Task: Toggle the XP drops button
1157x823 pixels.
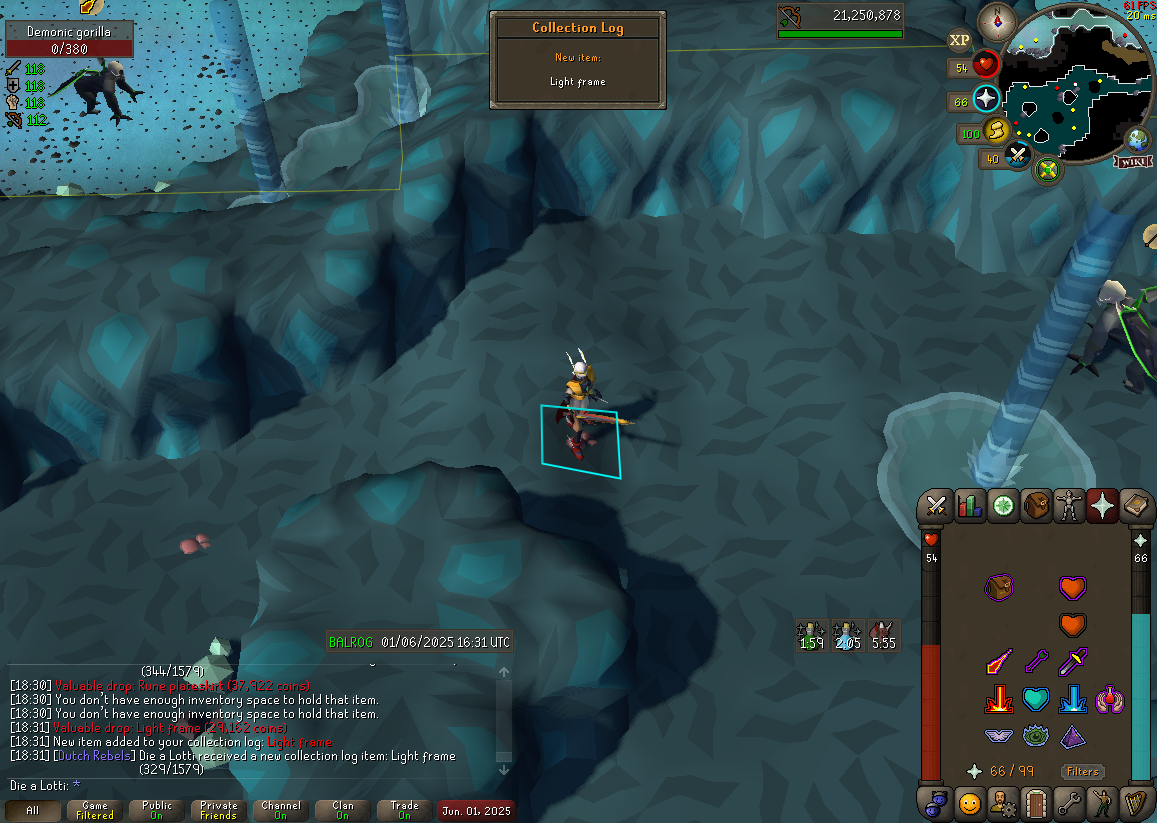Action: (x=959, y=40)
